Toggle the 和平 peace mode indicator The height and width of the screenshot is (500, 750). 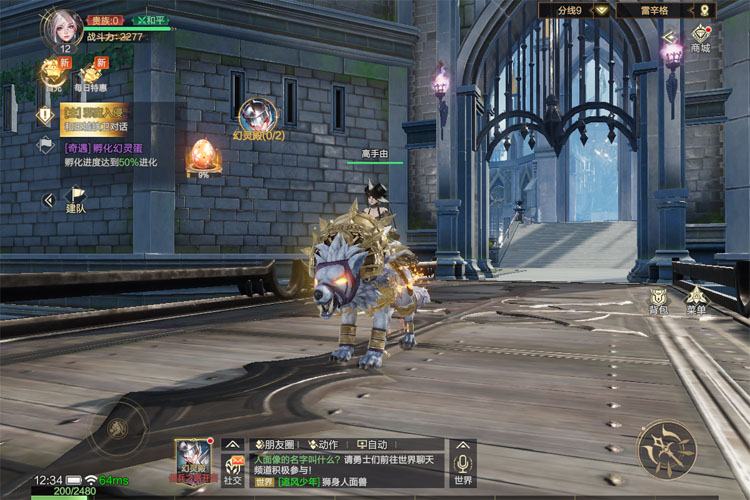pyautogui.click(x=149, y=20)
